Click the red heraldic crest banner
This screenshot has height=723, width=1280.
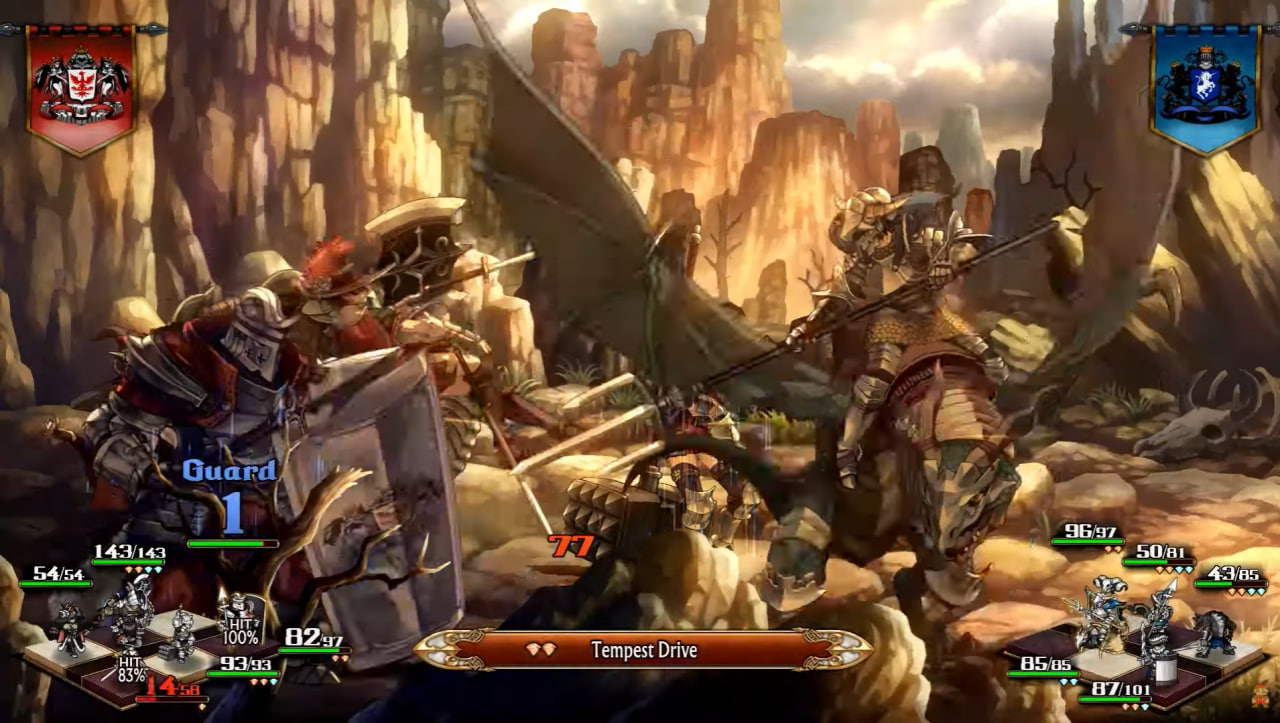tap(80, 88)
